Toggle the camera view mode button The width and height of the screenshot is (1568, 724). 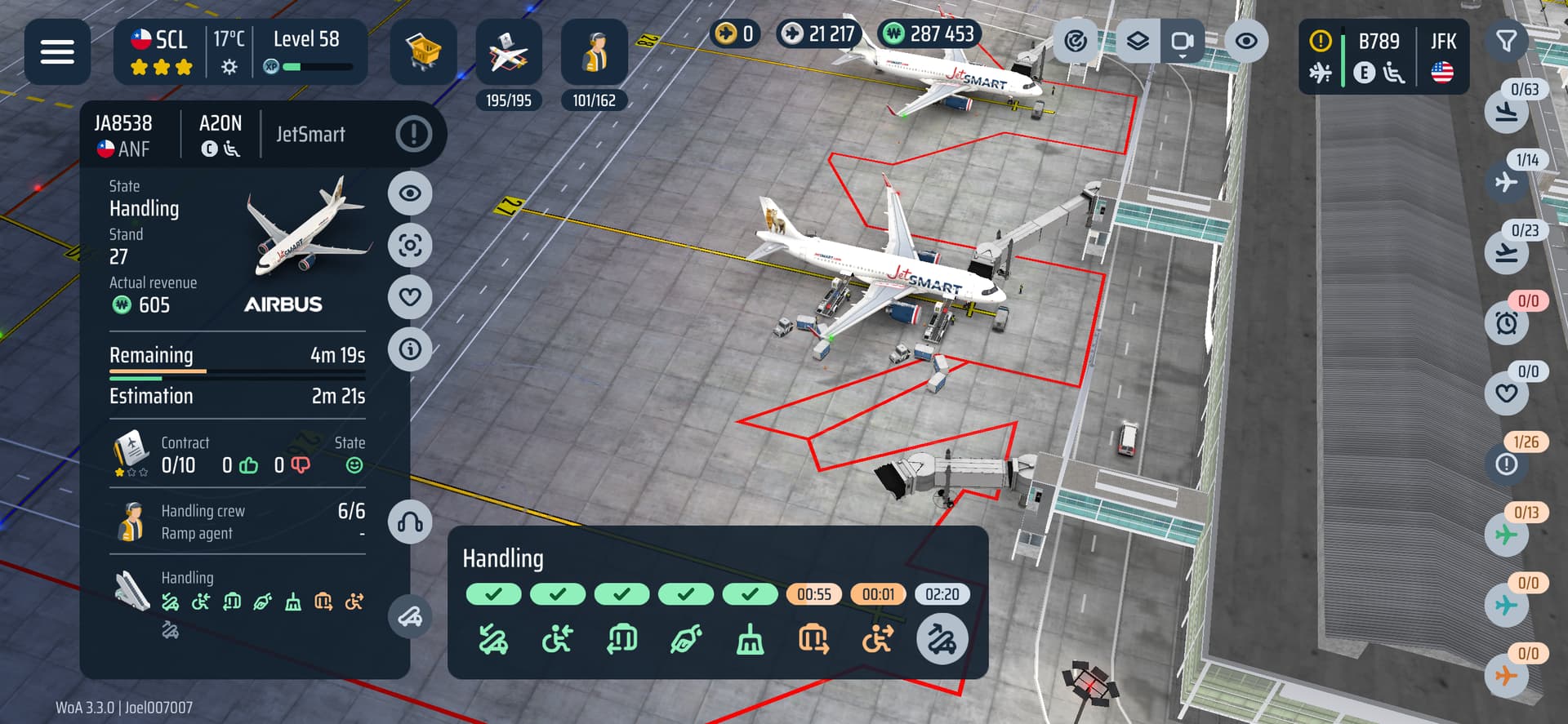tap(1182, 41)
